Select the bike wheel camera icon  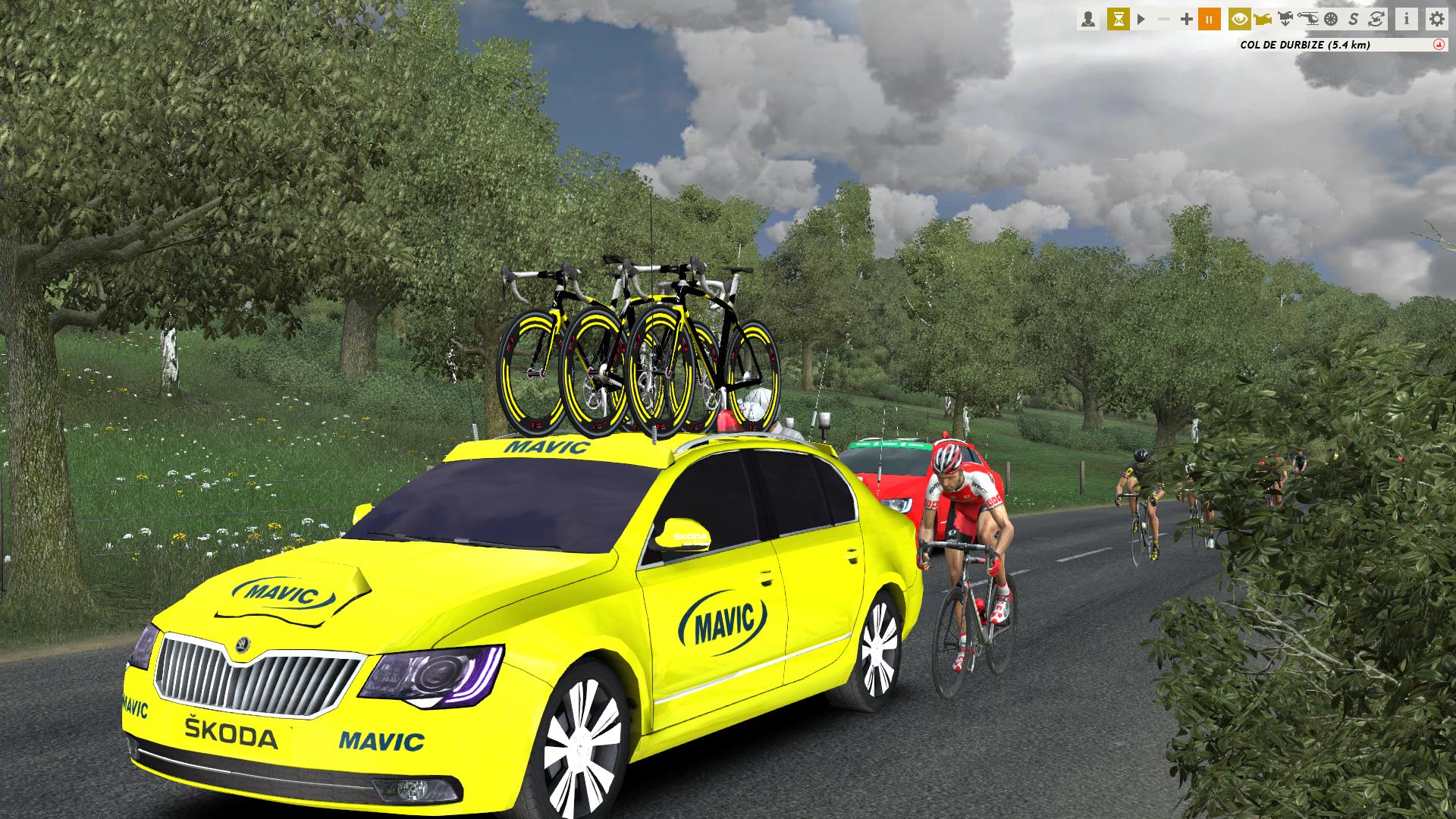[x=1331, y=19]
